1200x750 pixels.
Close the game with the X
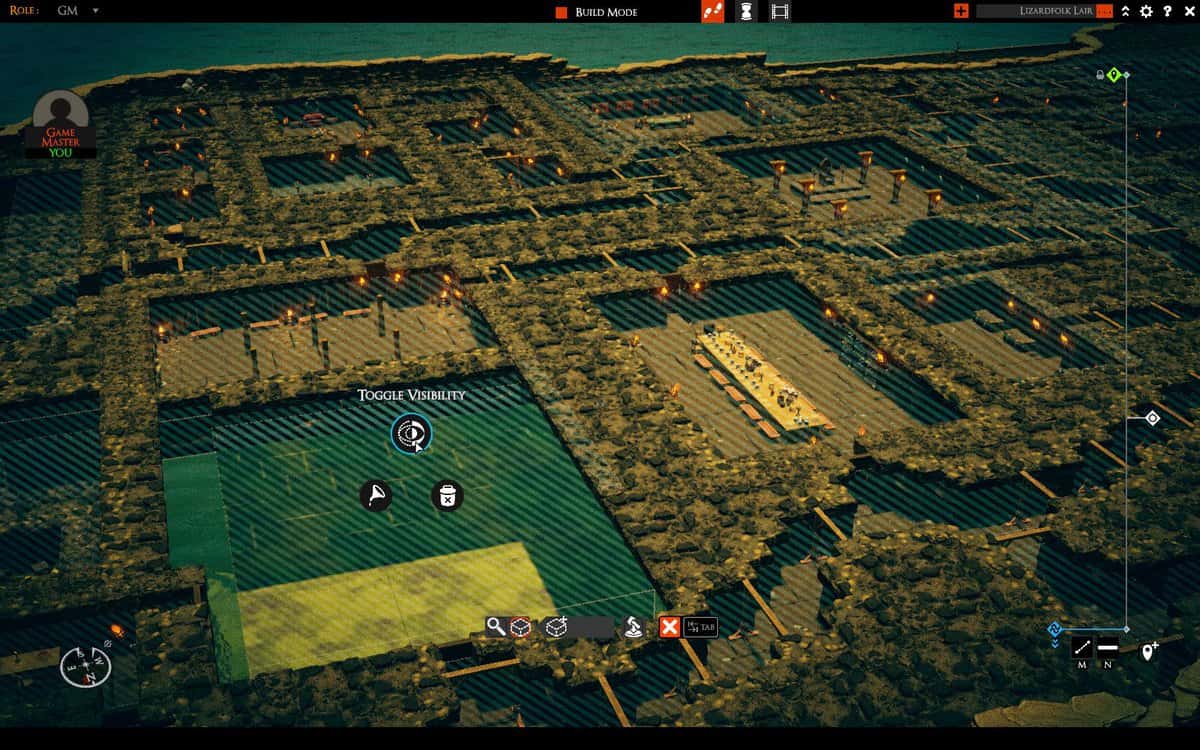pyautogui.click(x=1187, y=11)
